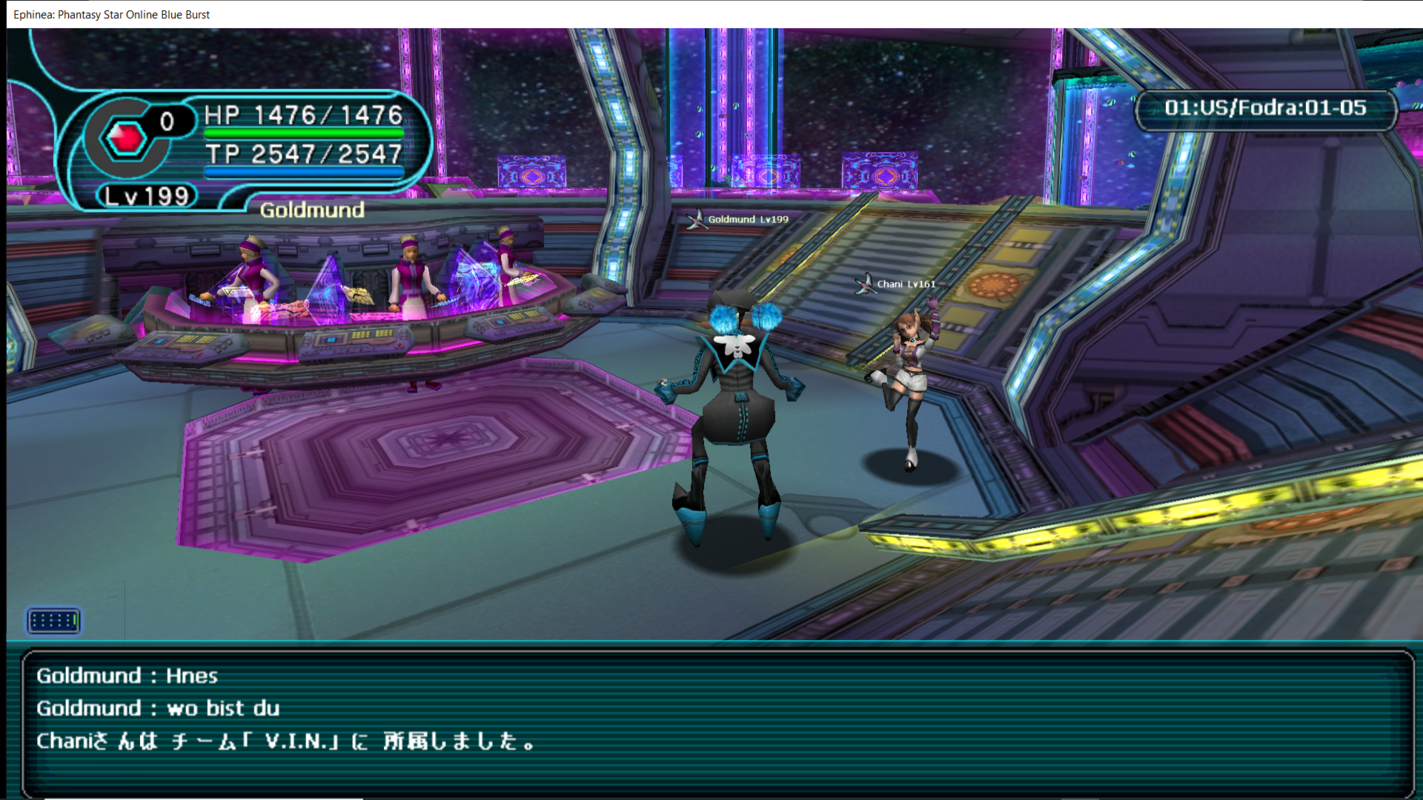Click the 01:US/Fodra:01-05 lobby indicator

1265,108
